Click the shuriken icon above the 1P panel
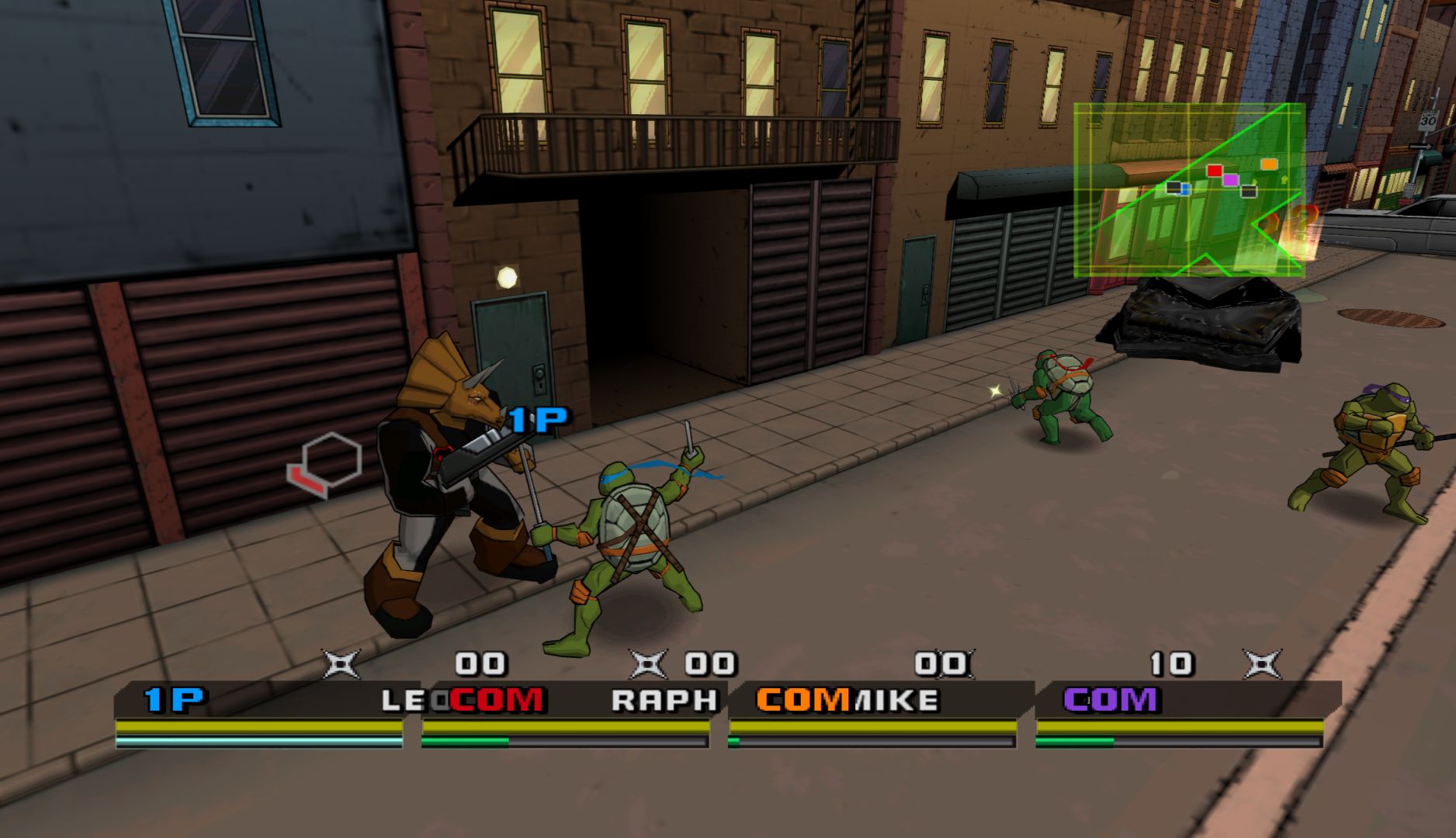The width and height of the screenshot is (1456, 838). (341, 664)
